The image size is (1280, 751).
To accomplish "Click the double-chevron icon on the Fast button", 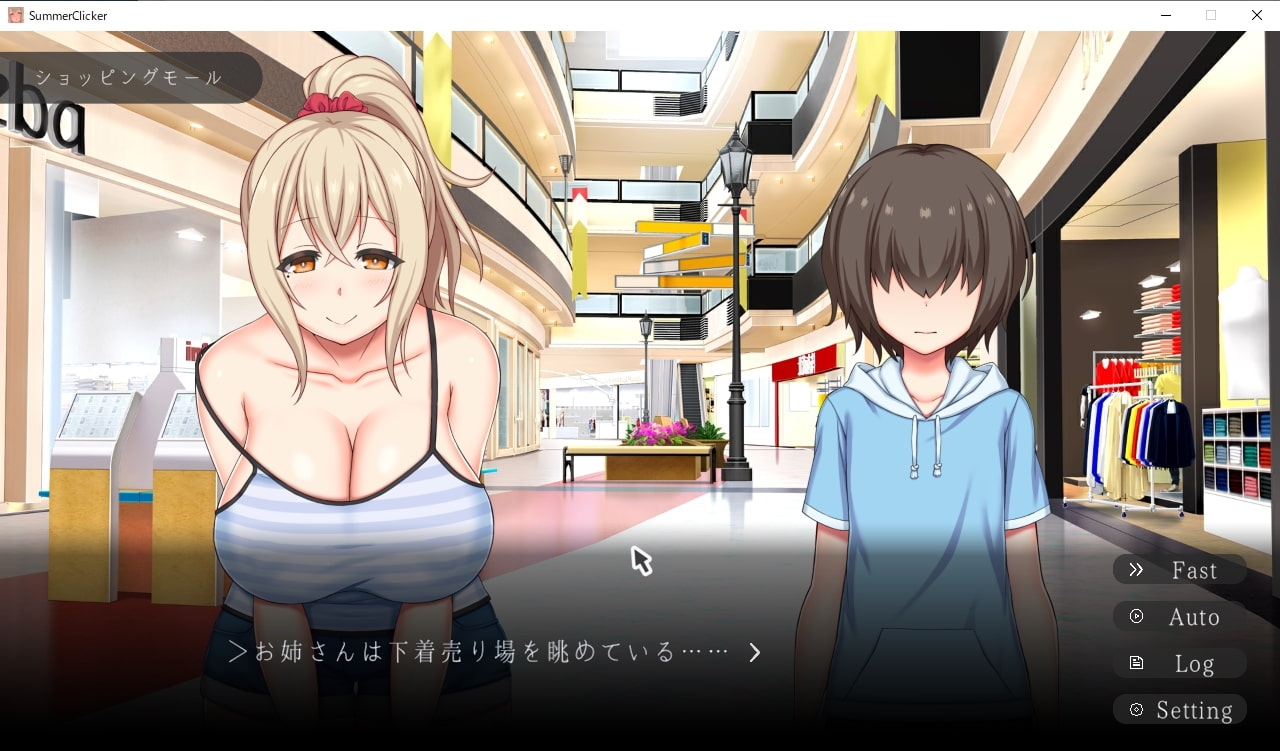I will pos(1135,569).
